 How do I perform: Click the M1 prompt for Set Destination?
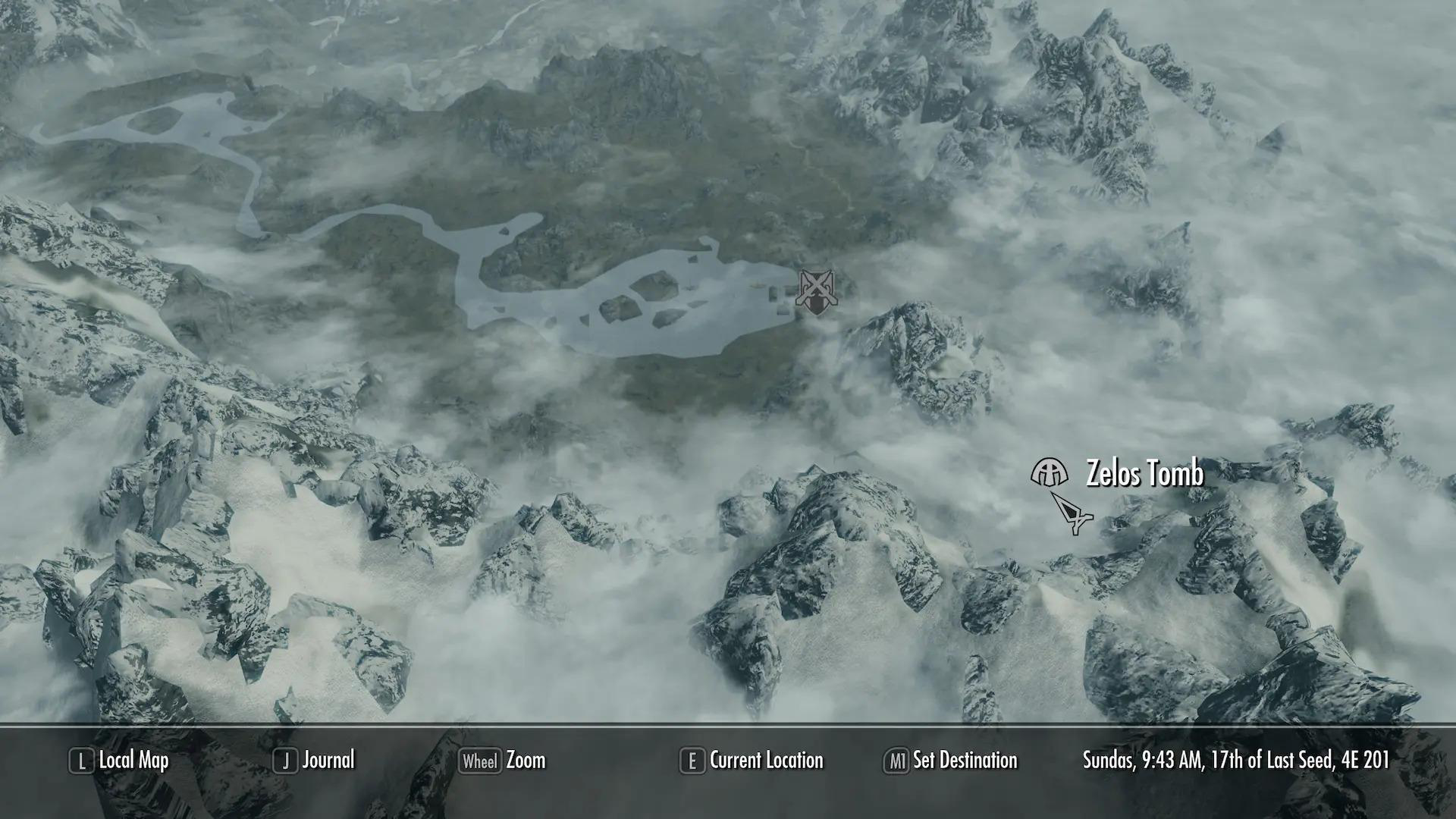point(897,761)
